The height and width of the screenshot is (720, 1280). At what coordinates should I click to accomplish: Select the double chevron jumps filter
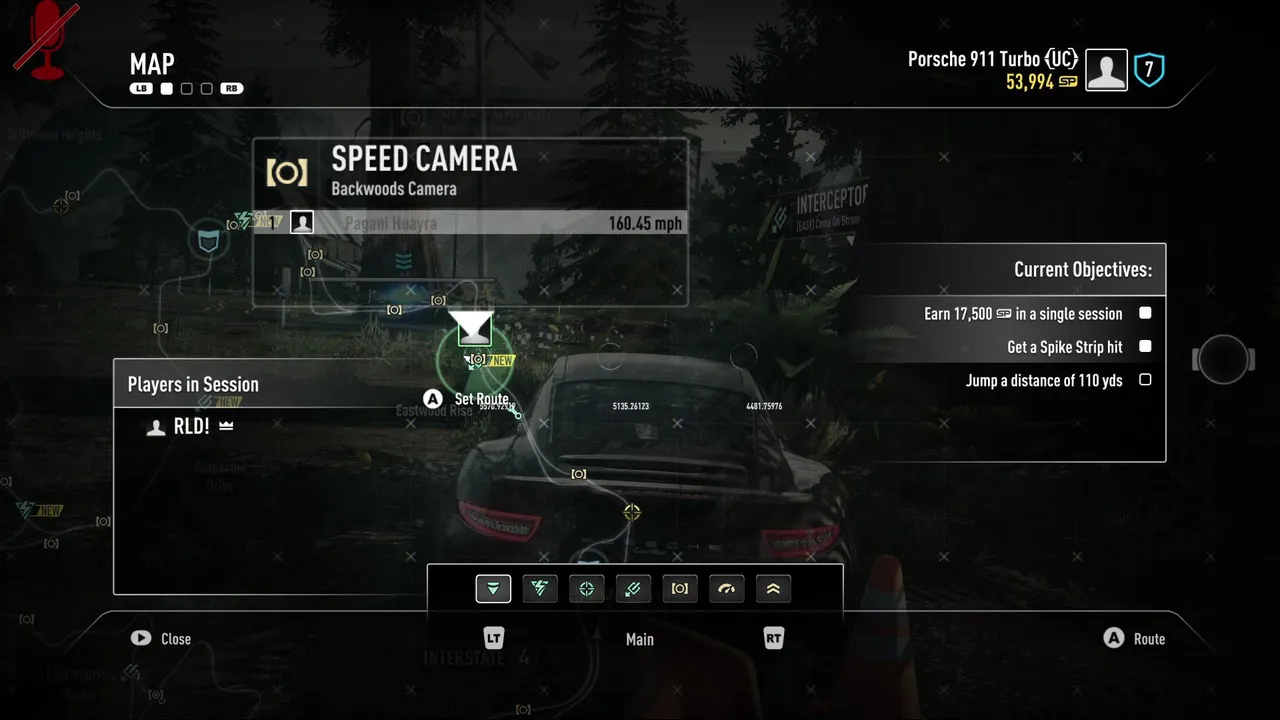click(x=773, y=589)
